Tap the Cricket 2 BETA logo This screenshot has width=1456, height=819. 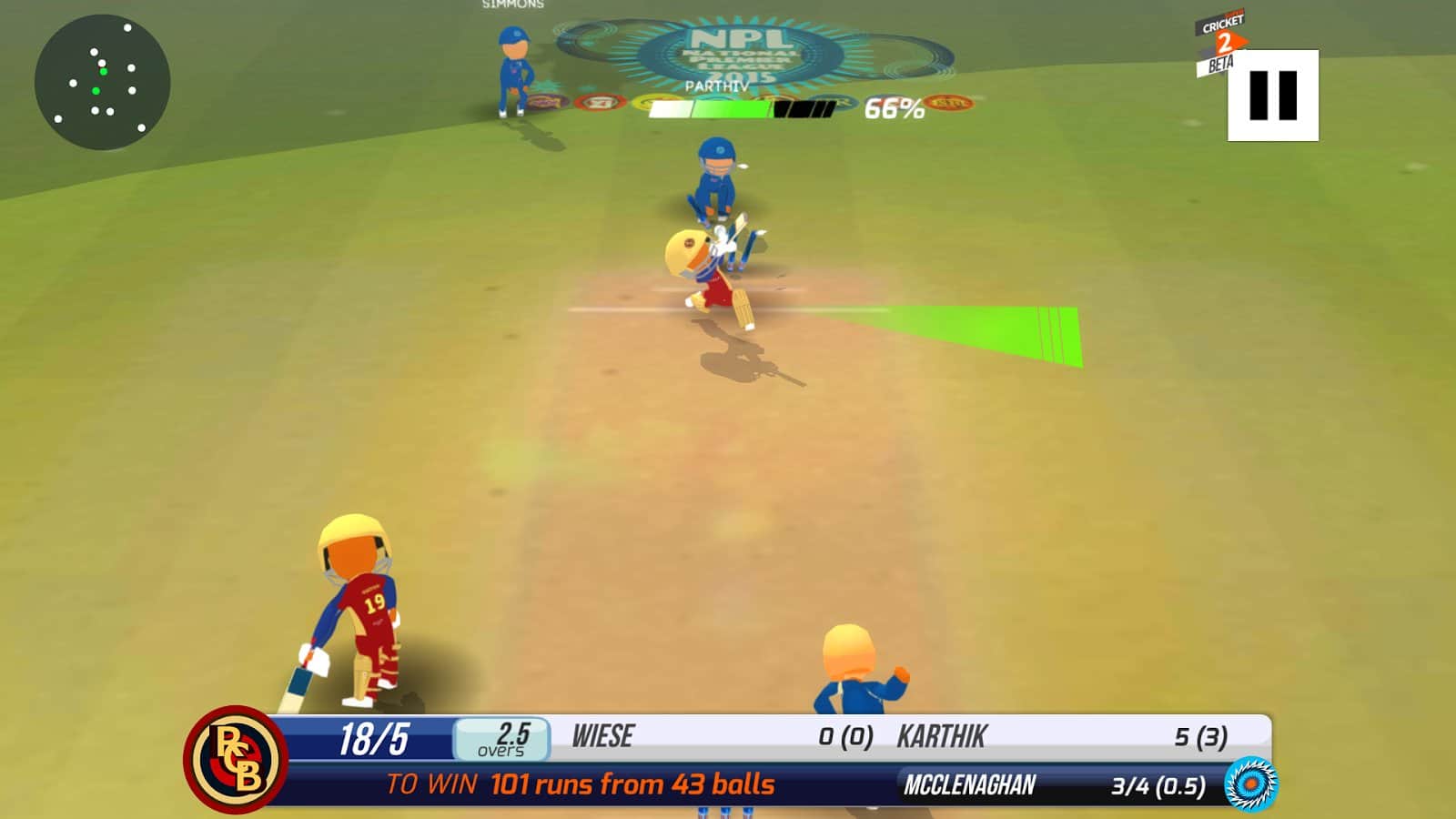click(x=1223, y=41)
